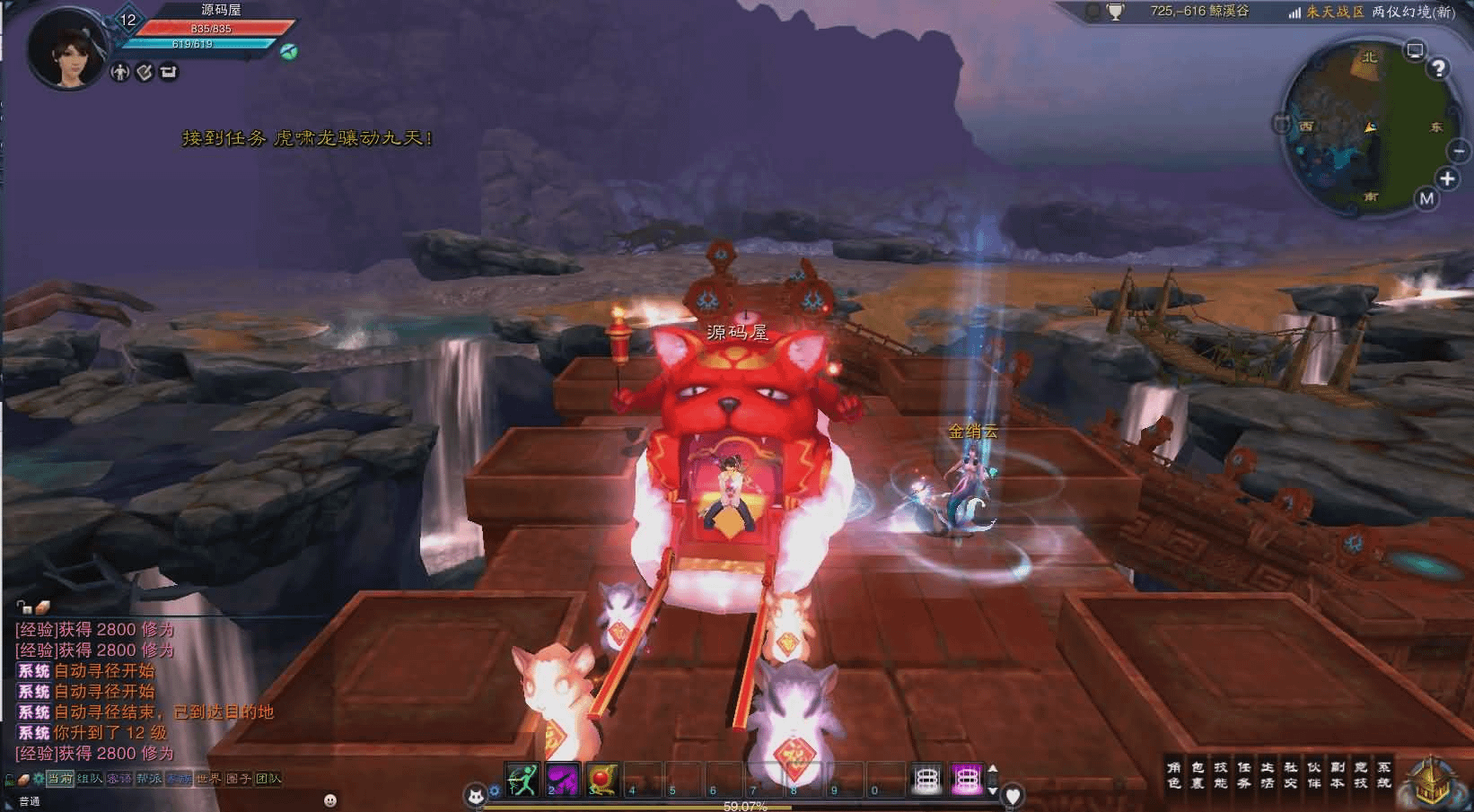The image size is (1474, 812).
Task: Zoom out the minimap with minus button
Action: tap(1460, 152)
